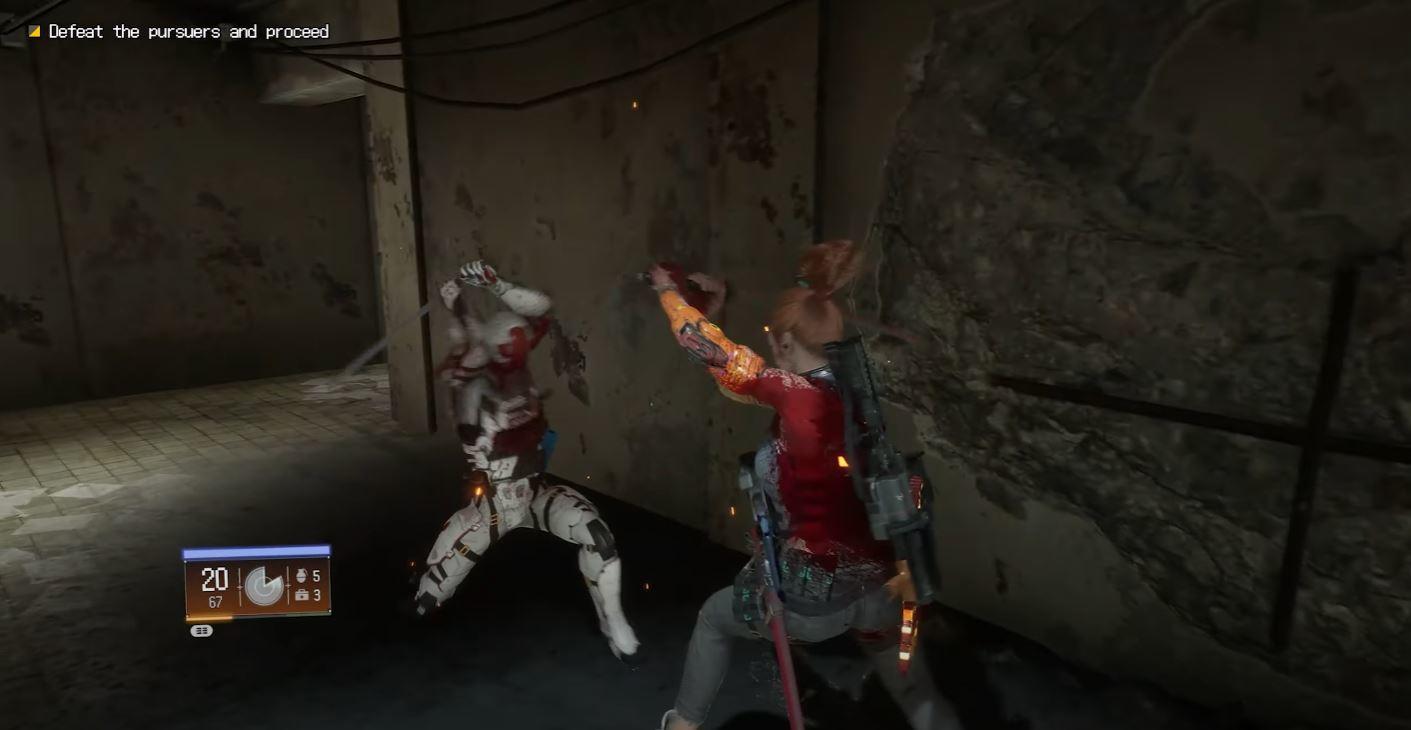Select the ammo counter showing 20
This screenshot has height=730, width=1411.
pyautogui.click(x=215, y=579)
